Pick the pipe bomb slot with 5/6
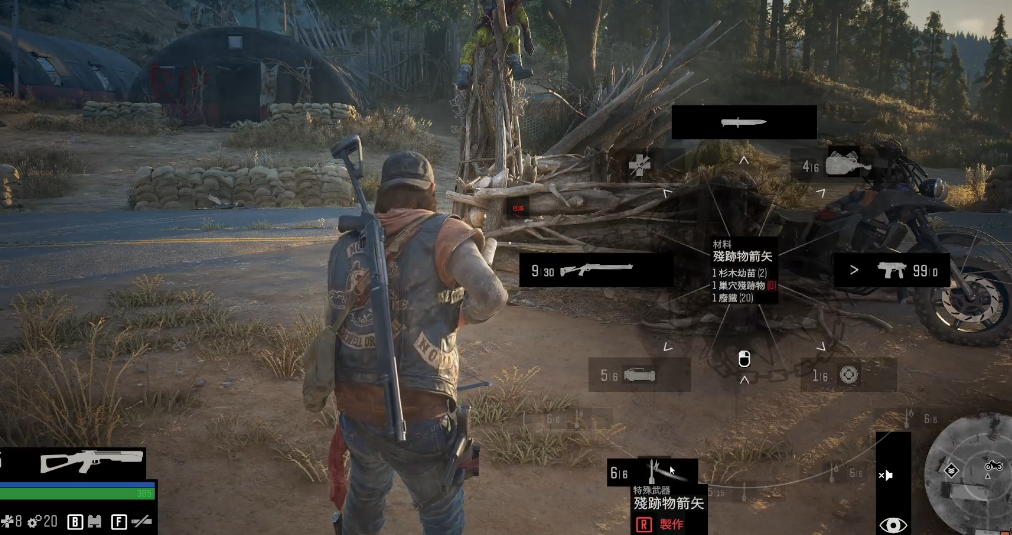Image resolution: width=1012 pixels, height=535 pixels. 639,375
